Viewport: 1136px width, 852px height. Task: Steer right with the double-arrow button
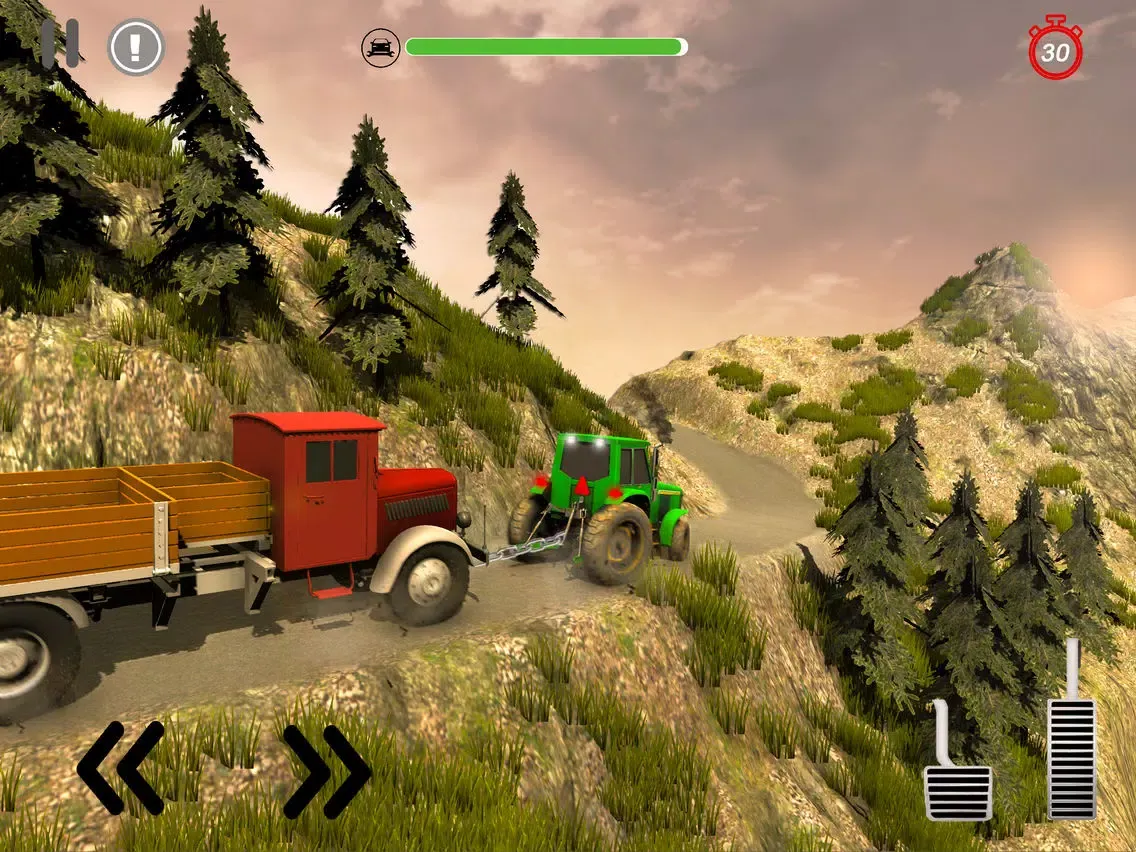pyautogui.click(x=326, y=770)
